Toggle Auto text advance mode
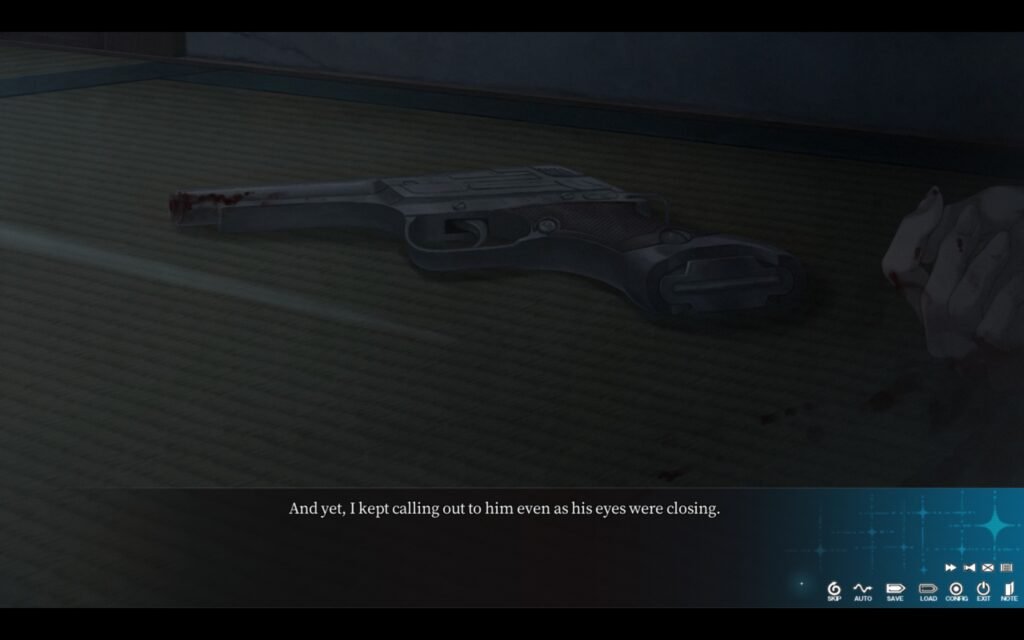Image resolution: width=1024 pixels, height=640 pixels. coord(863,590)
